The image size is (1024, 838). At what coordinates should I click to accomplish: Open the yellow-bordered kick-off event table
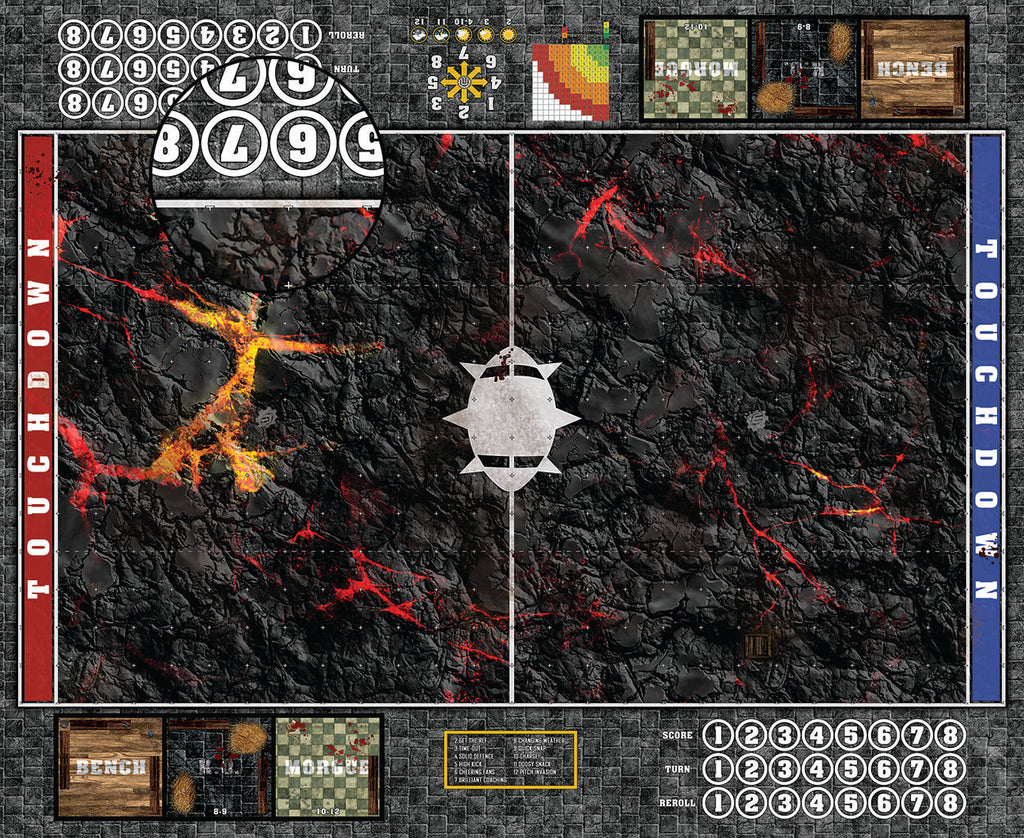tap(510, 759)
